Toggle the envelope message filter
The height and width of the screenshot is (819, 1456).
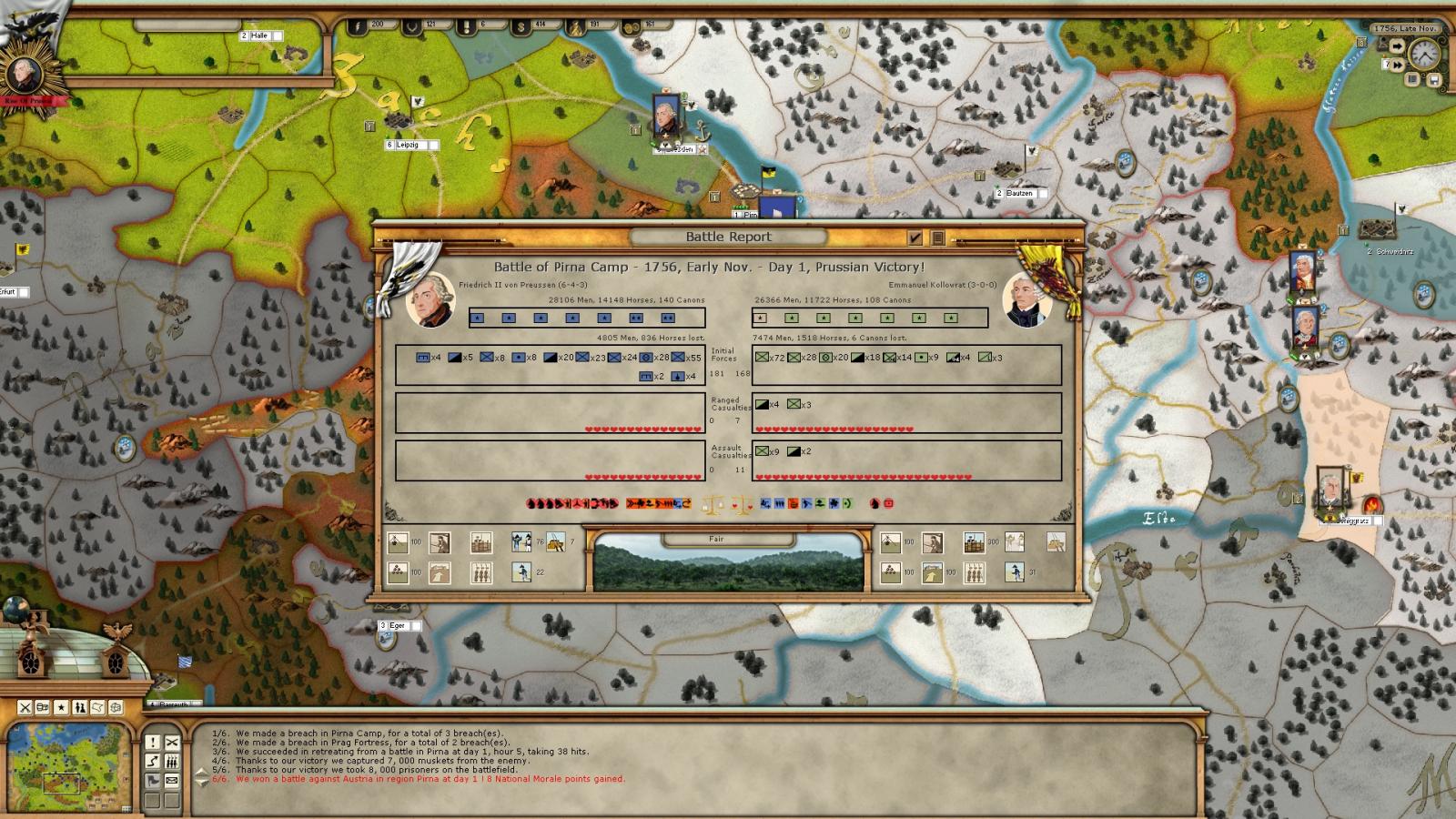[171, 780]
